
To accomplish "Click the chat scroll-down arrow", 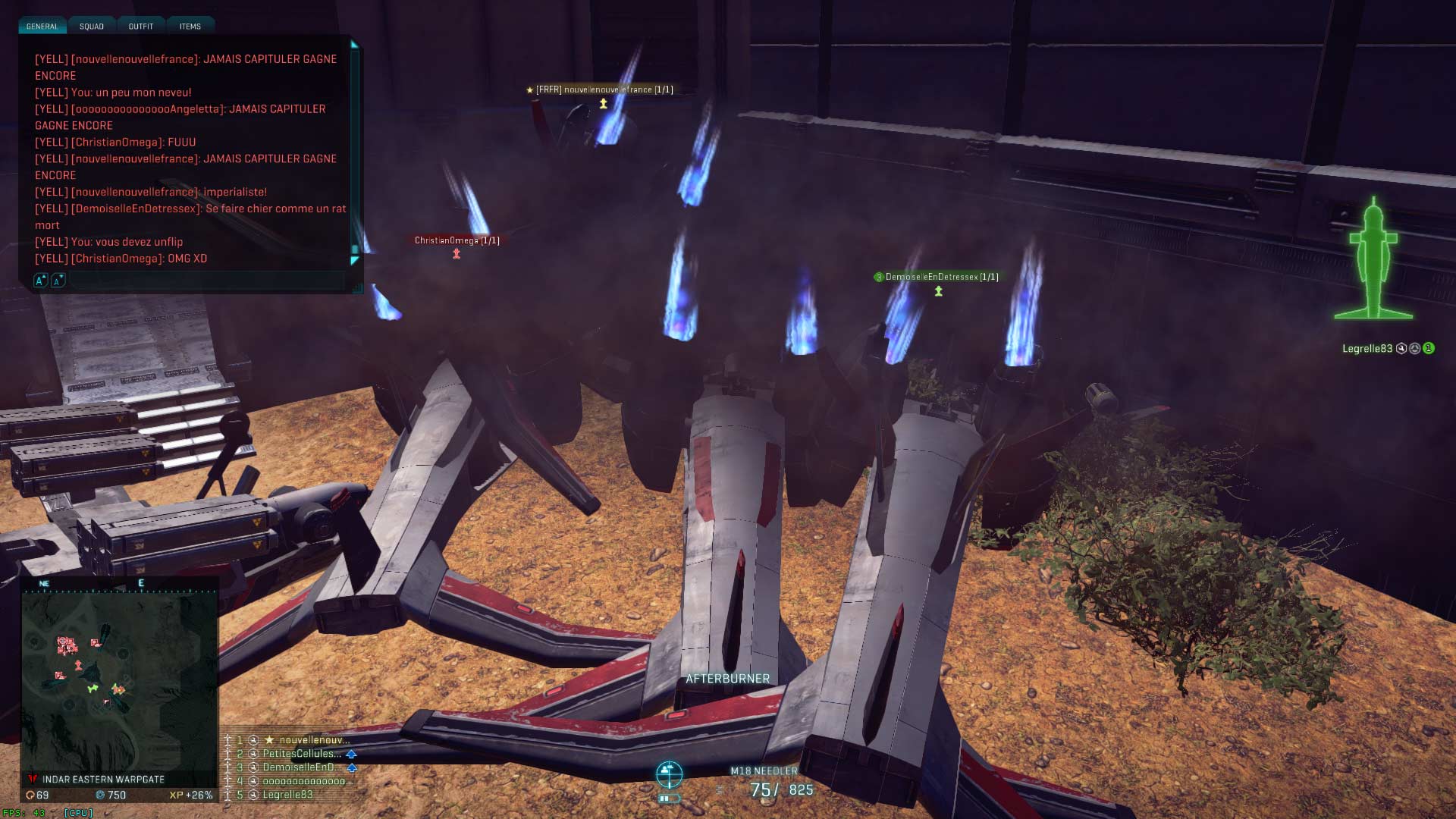I will [354, 261].
